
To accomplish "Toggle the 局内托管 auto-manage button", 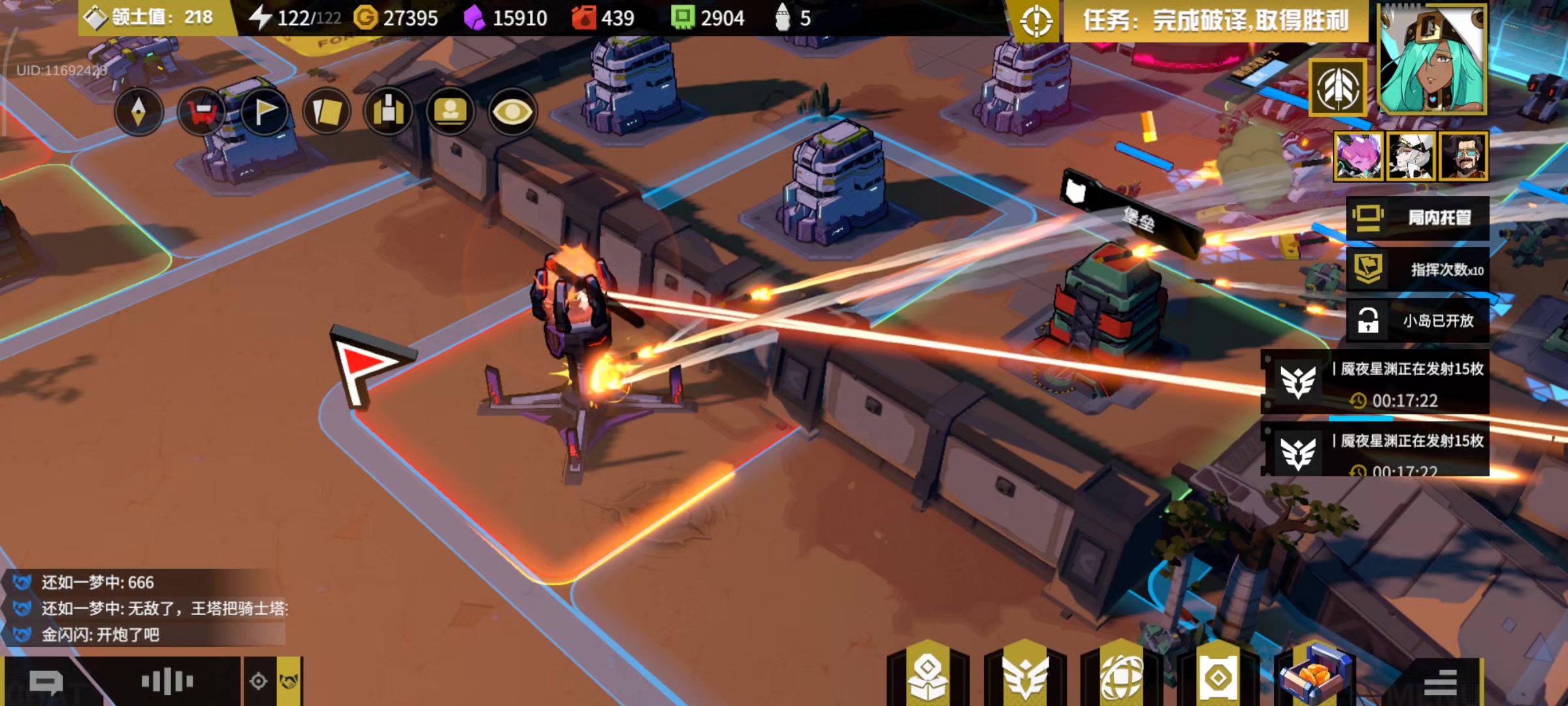I will [1418, 218].
